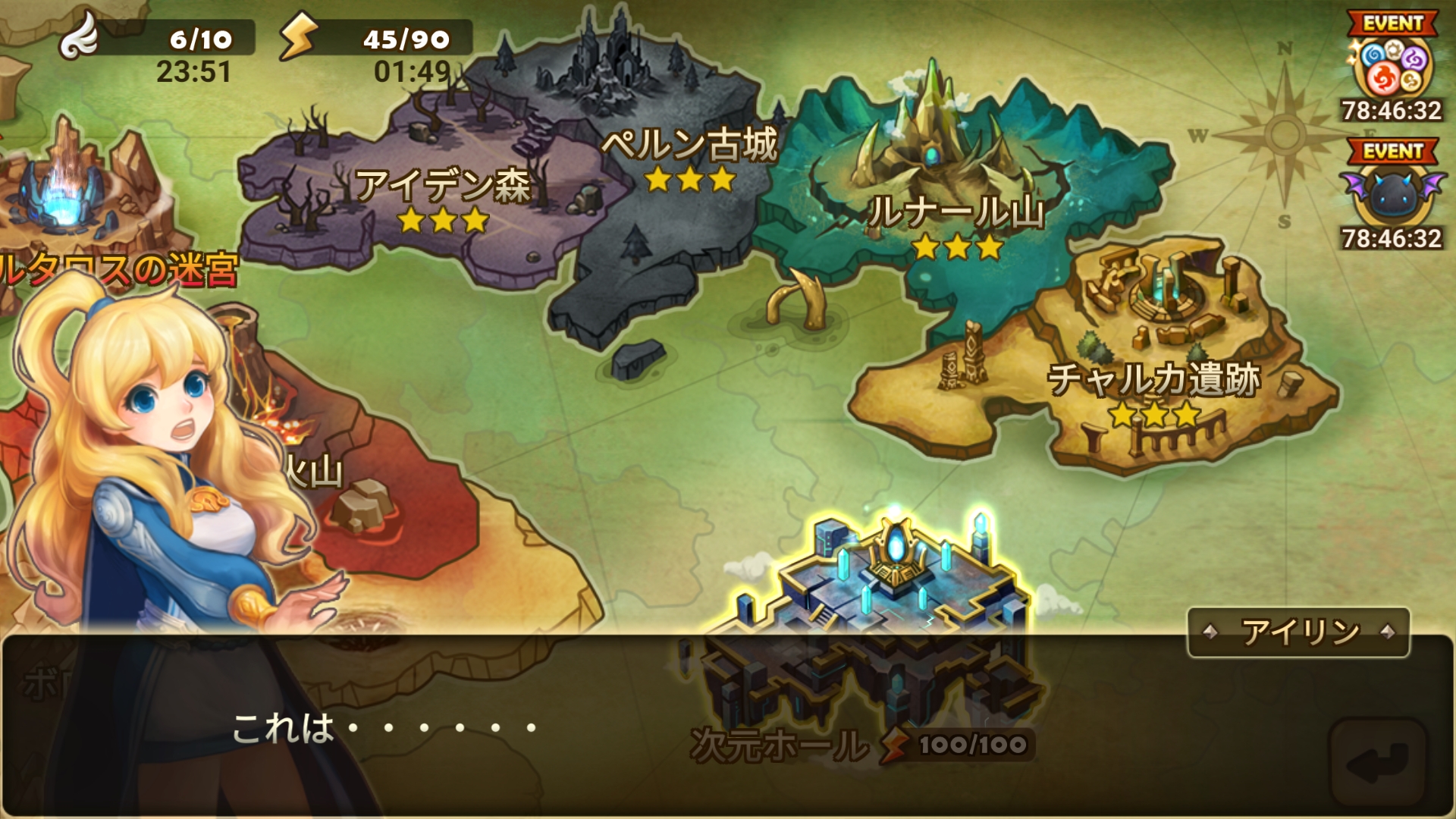Click the back arrow button
This screenshot has height=819, width=1456.
(x=1378, y=762)
